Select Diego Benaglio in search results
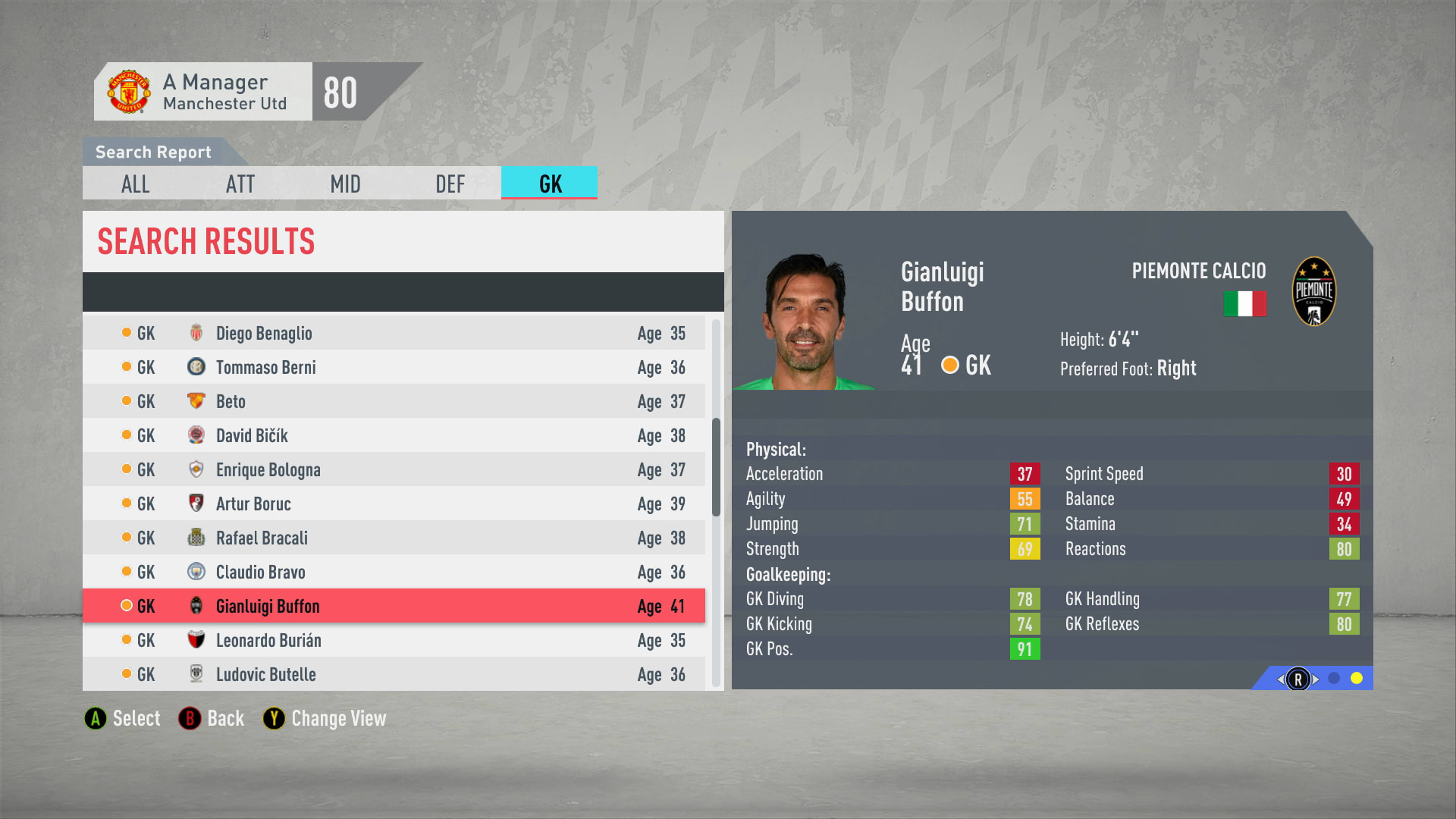The image size is (1456, 819). click(x=394, y=333)
